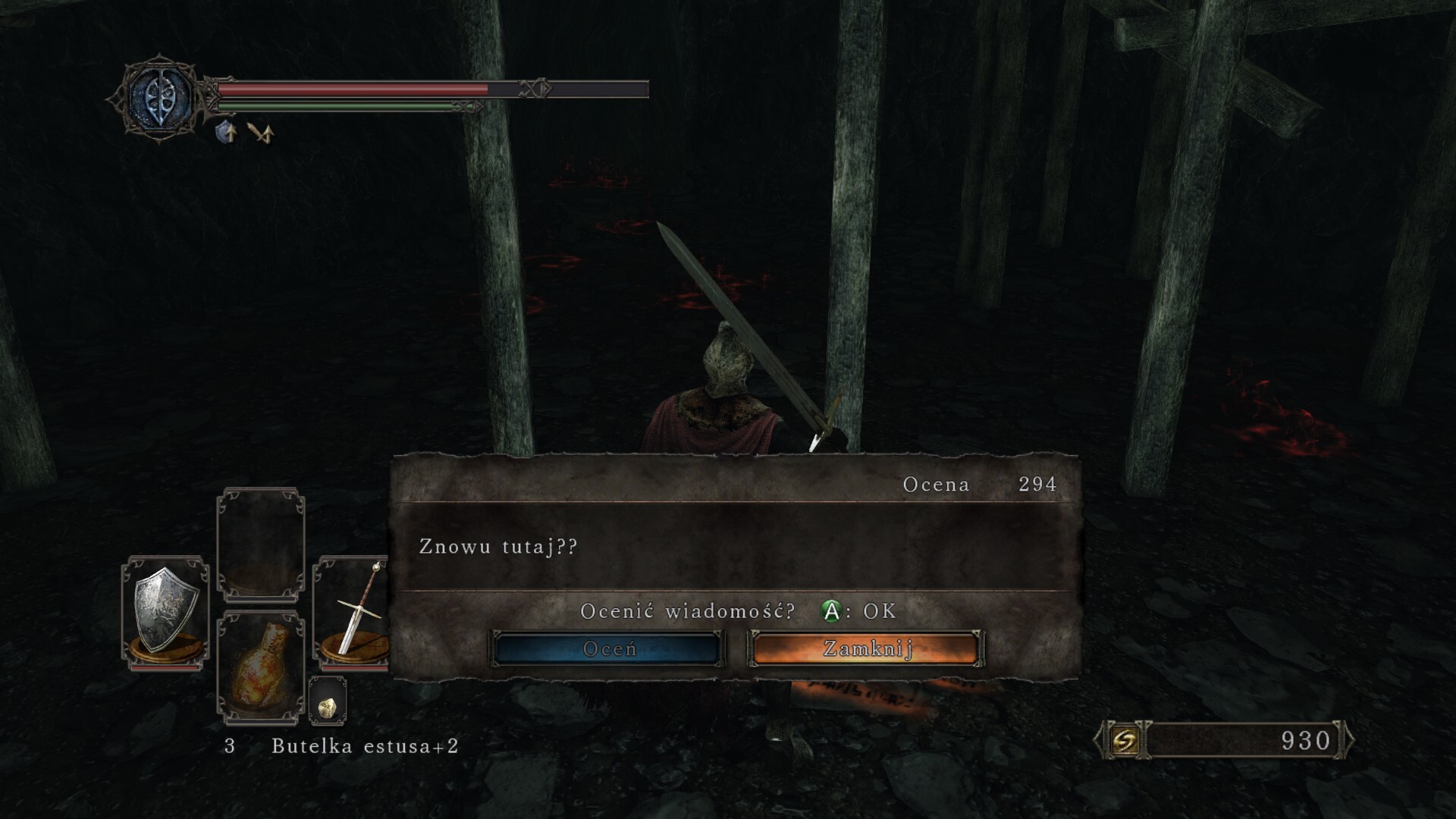Rate the message with the Oceń button
Screen dimensions: 1456x819
(608, 649)
